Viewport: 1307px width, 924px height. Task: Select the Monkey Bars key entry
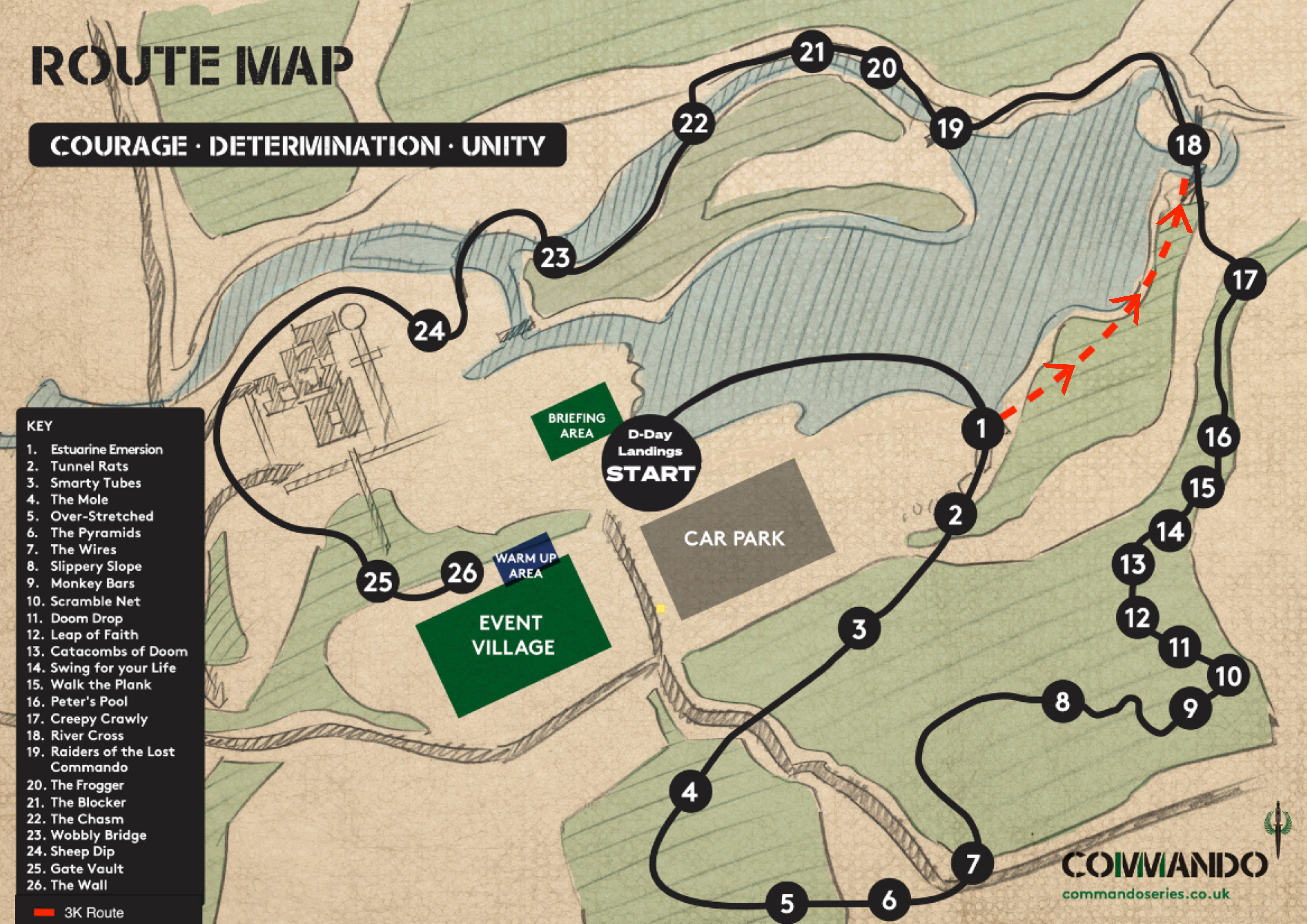click(92, 583)
